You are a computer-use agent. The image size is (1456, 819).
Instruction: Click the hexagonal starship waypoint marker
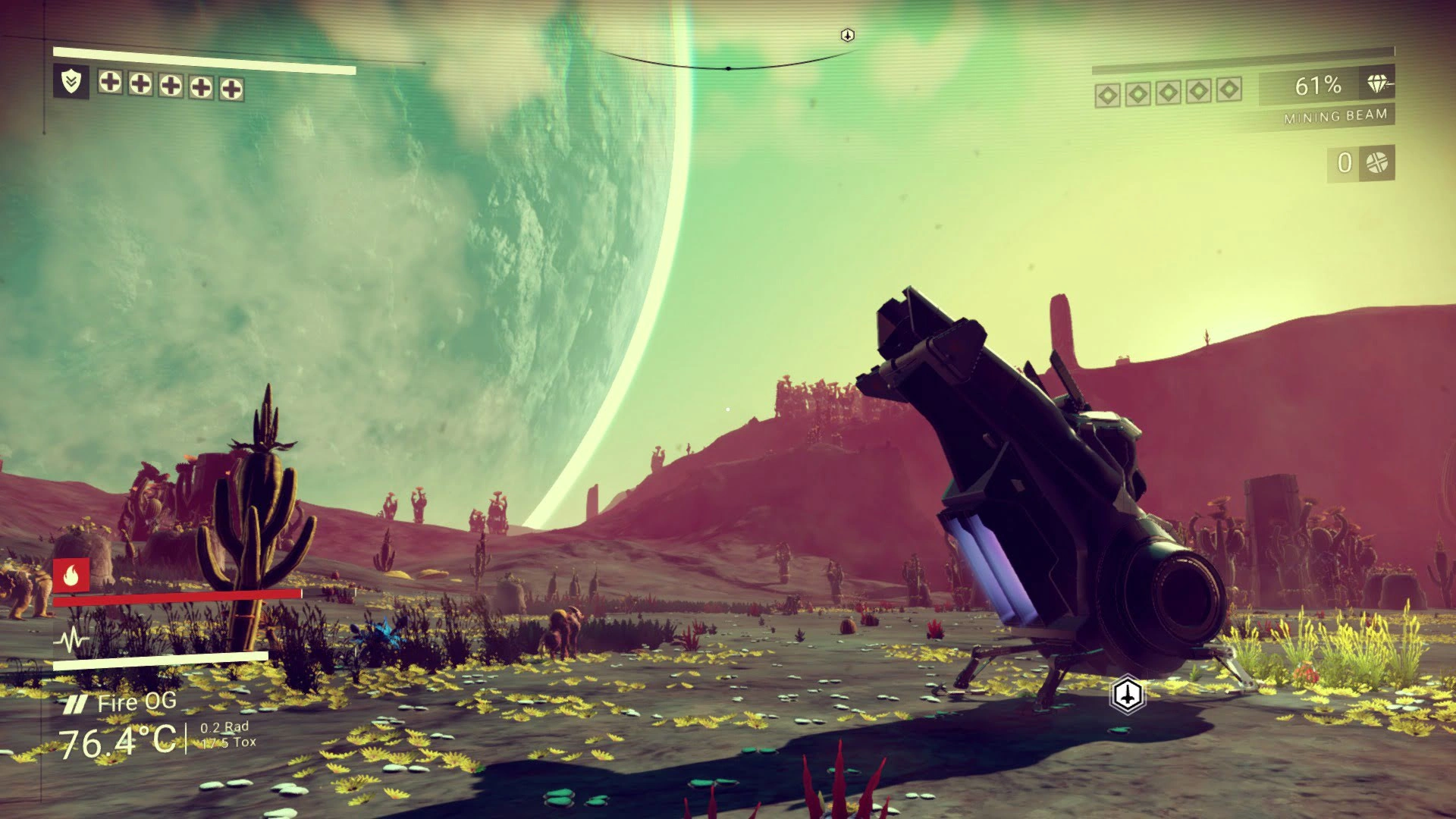(x=1128, y=694)
